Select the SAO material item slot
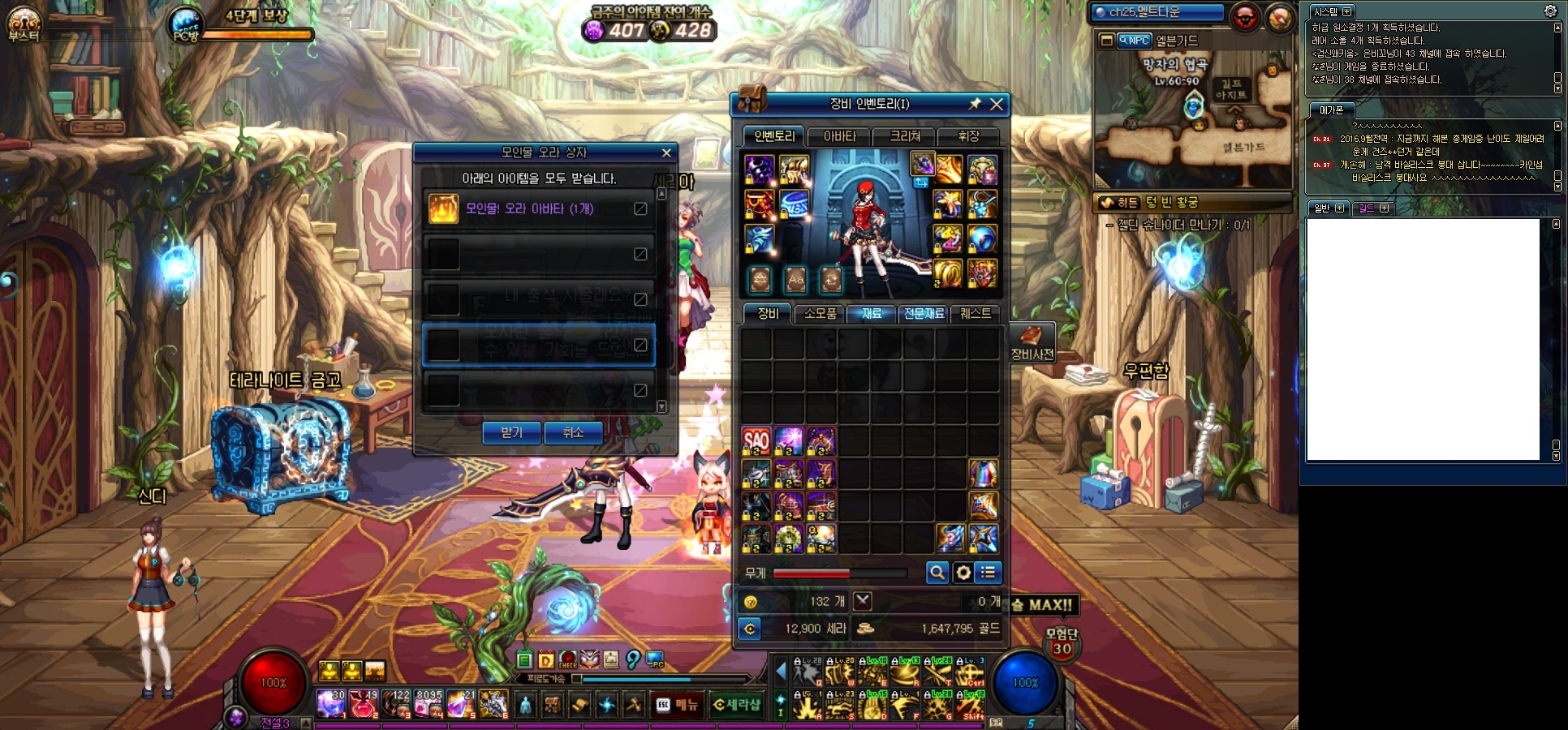 [x=756, y=441]
